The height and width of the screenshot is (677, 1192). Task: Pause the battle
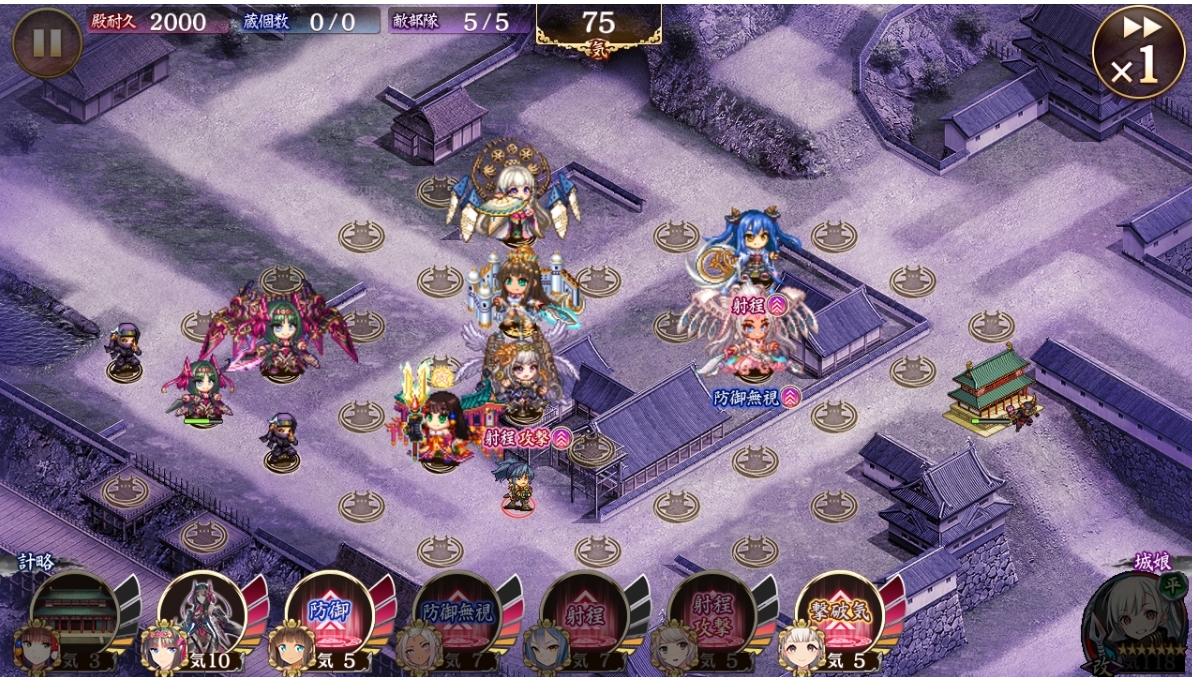coord(47,42)
